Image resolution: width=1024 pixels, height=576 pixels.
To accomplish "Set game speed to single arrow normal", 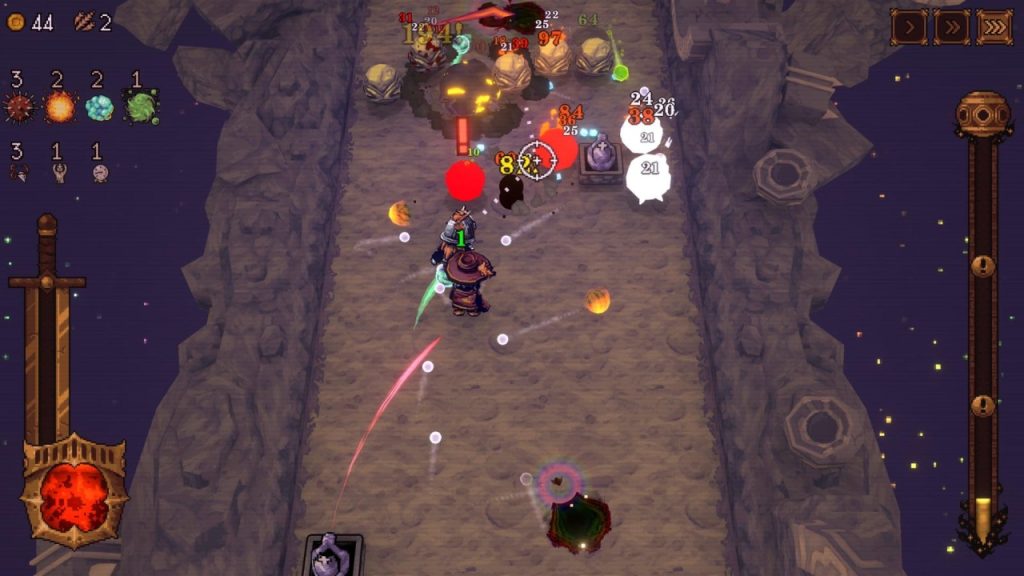I will 909,27.
